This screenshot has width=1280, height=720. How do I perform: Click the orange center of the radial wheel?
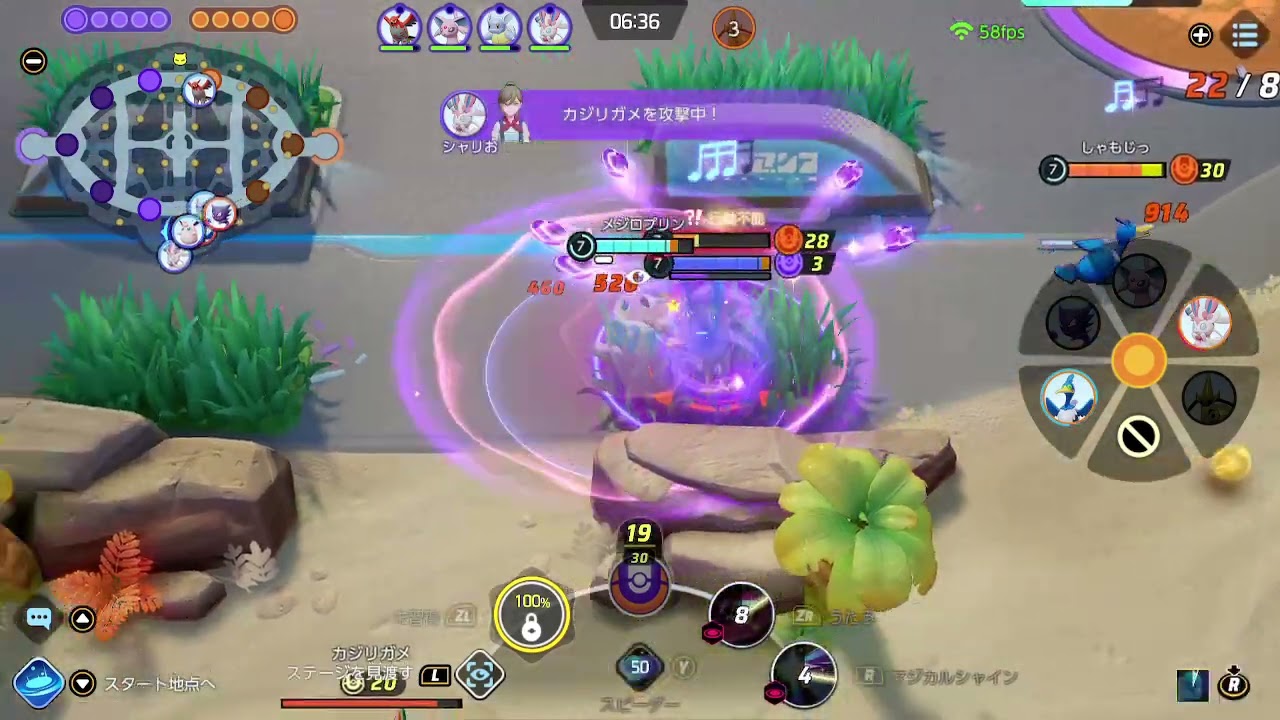tap(1138, 361)
